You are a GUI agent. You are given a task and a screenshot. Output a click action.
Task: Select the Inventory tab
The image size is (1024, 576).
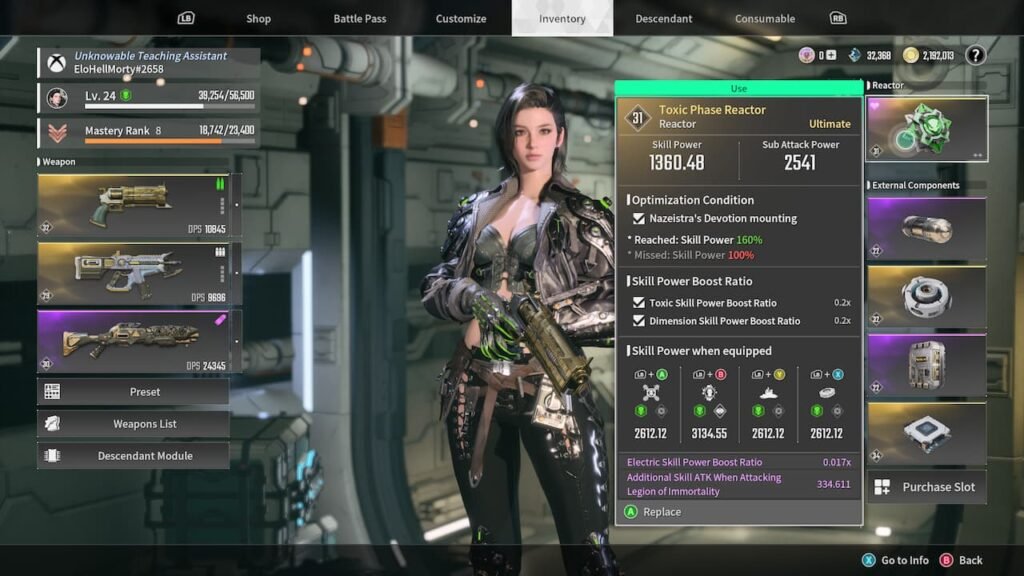coord(562,18)
